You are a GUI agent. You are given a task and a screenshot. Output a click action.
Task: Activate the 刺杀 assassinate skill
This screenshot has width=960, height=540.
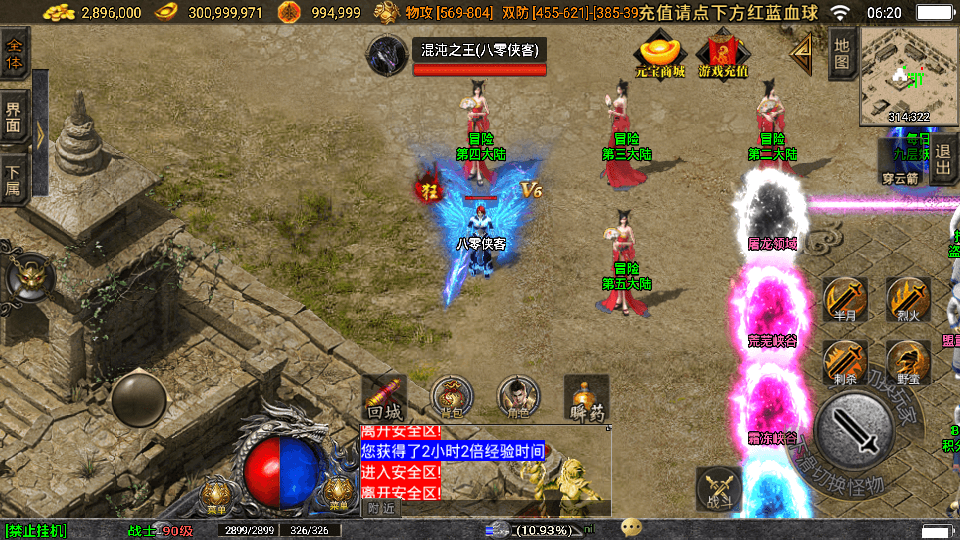[x=845, y=361]
